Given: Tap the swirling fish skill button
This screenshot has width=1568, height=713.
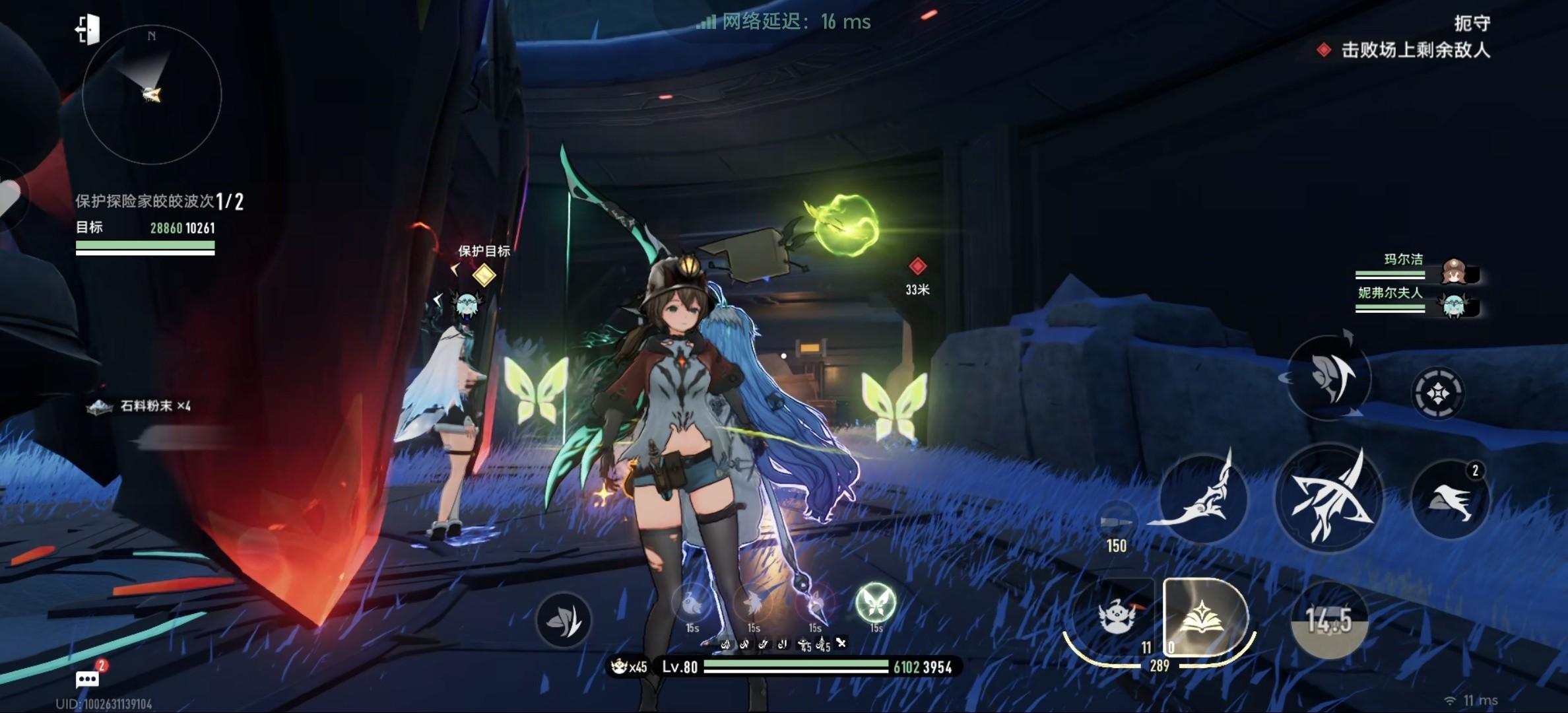Looking at the screenshot, I should (x=1328, y=378).
